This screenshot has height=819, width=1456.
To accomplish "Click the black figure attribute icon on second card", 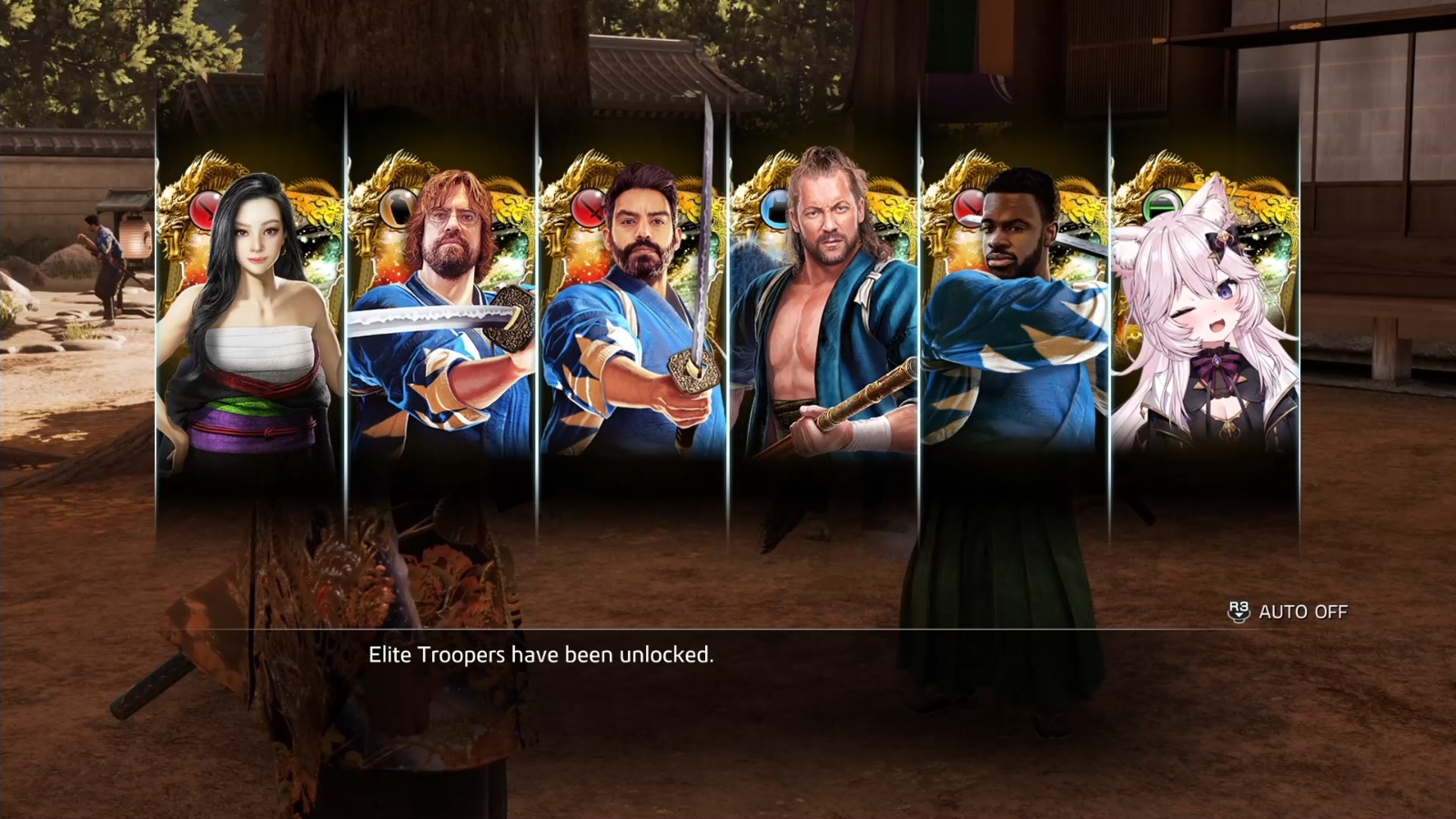I will (399, 207).
